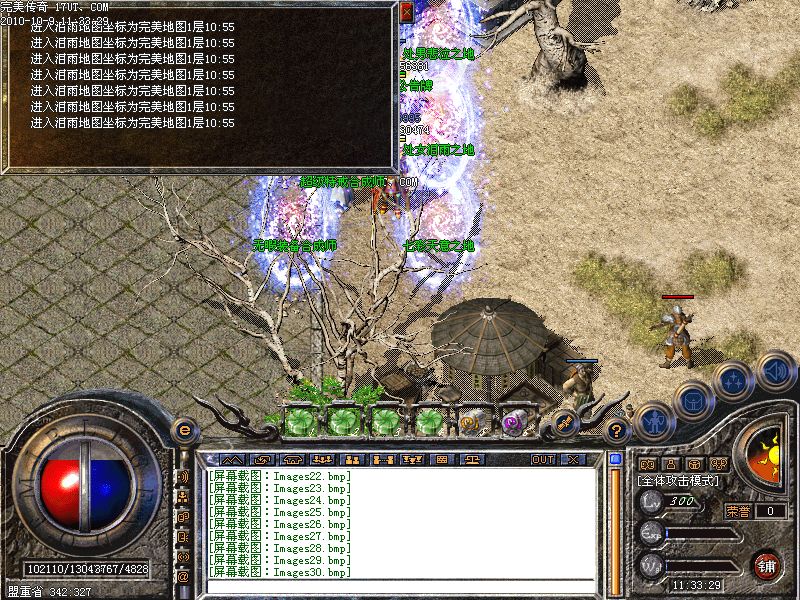Toggle sound with the speaker round button
The image size is (800, 600).
click(x=775, y=369)
